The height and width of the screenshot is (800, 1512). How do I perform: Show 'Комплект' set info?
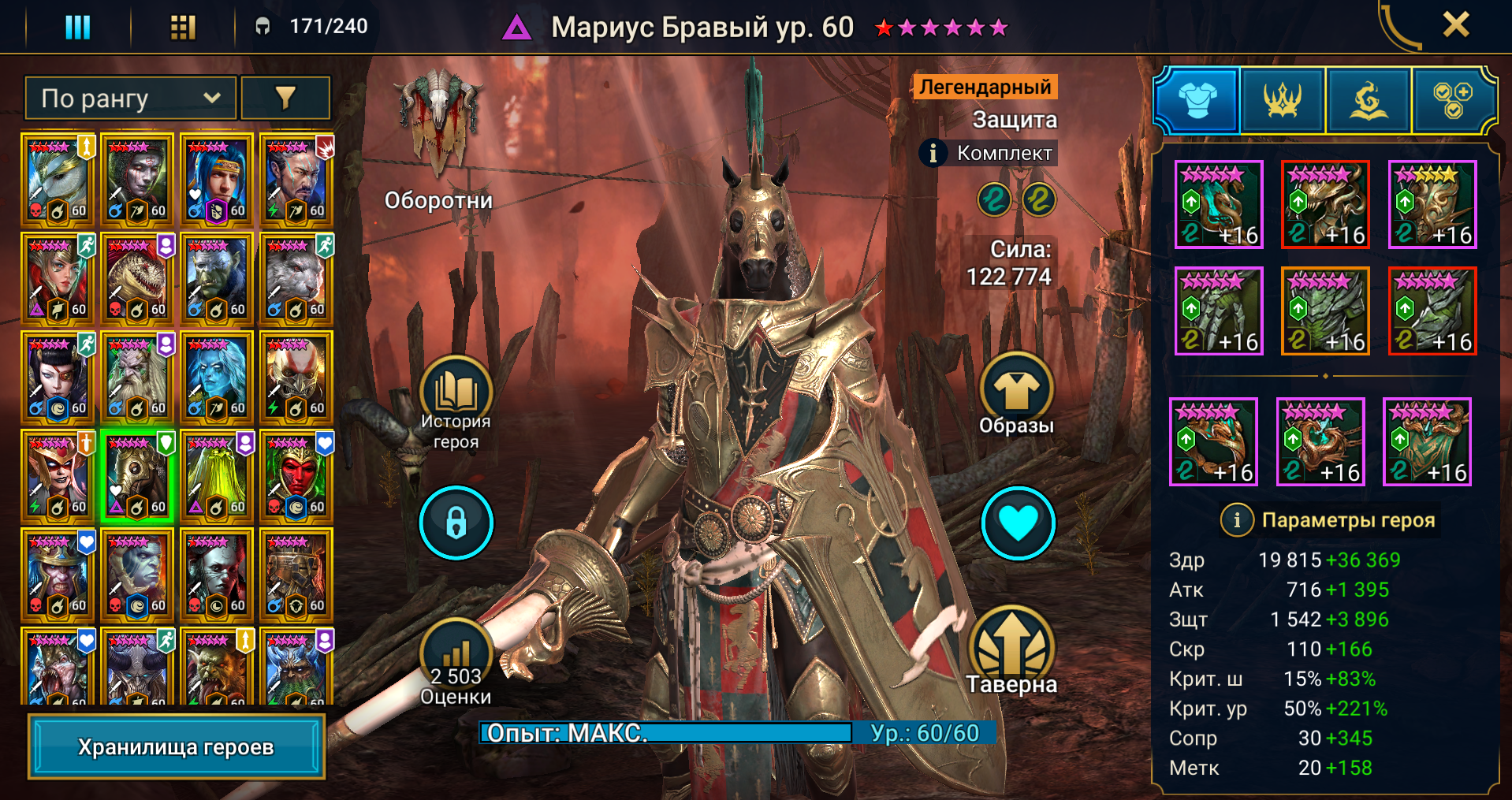click(x=933, y=153)
